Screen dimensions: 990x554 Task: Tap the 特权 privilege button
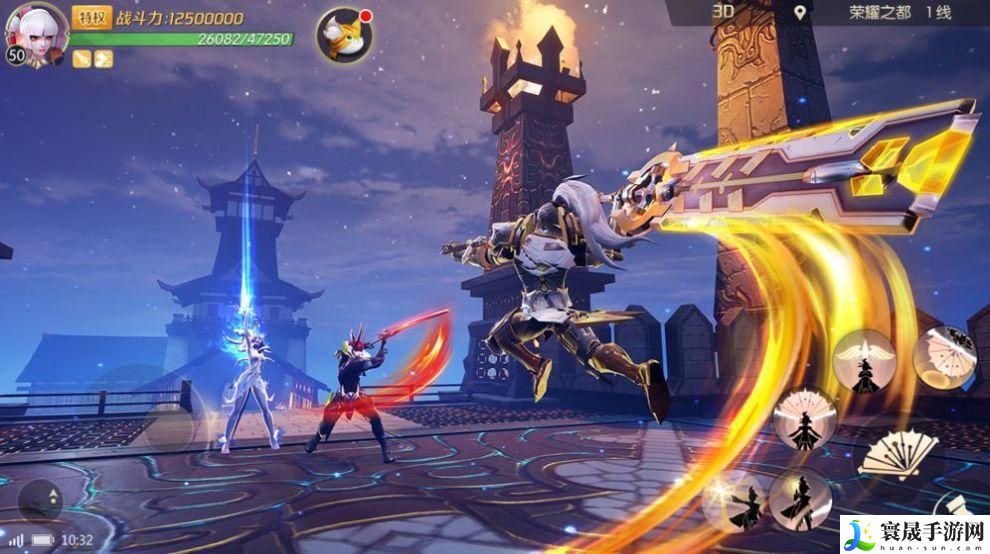(x=93, y=18)
